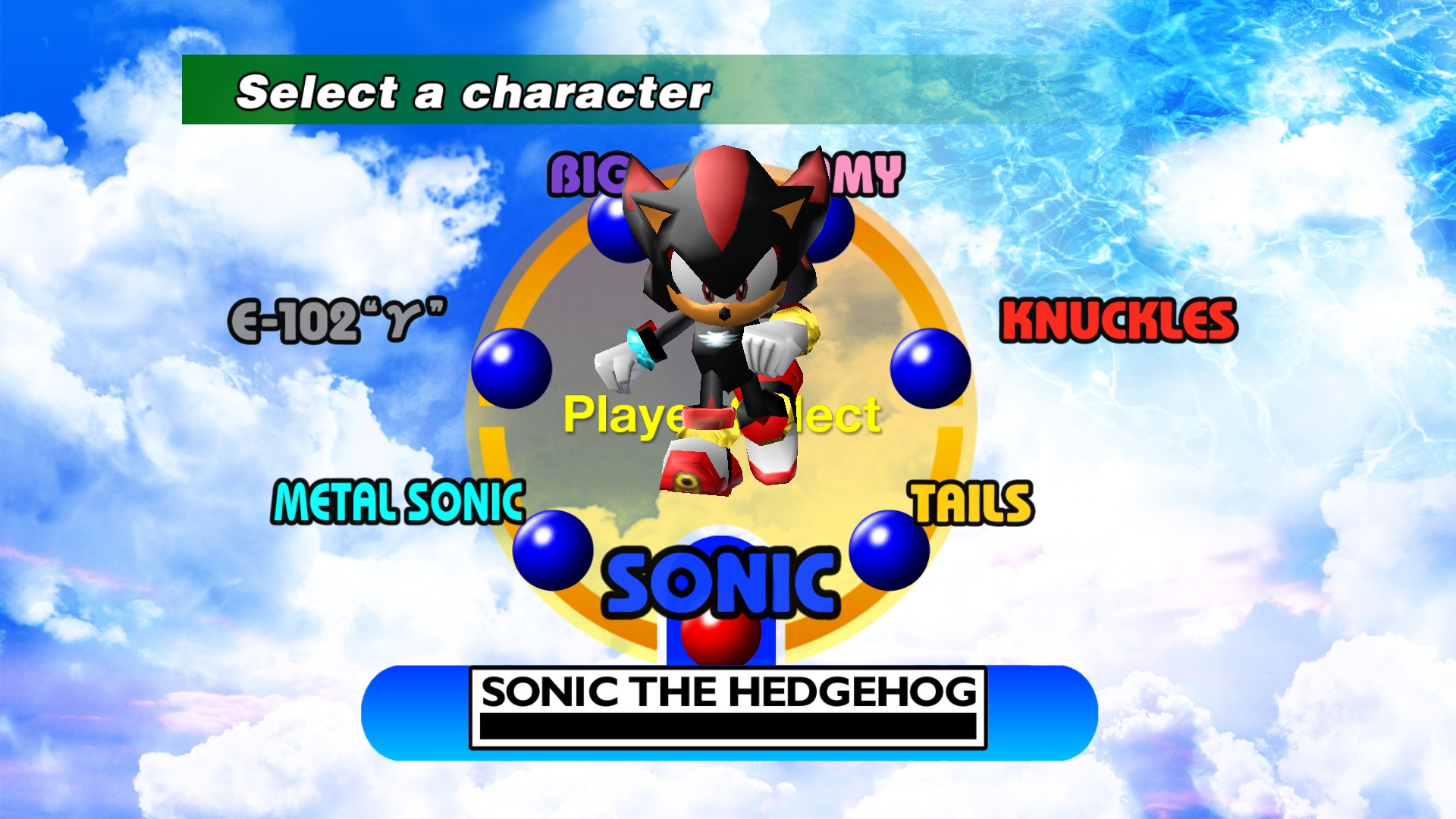Click the SONIC THE HEDGEHOG name bar
The height and width of the screenshot is (819, 1456).
coord(728,692)
